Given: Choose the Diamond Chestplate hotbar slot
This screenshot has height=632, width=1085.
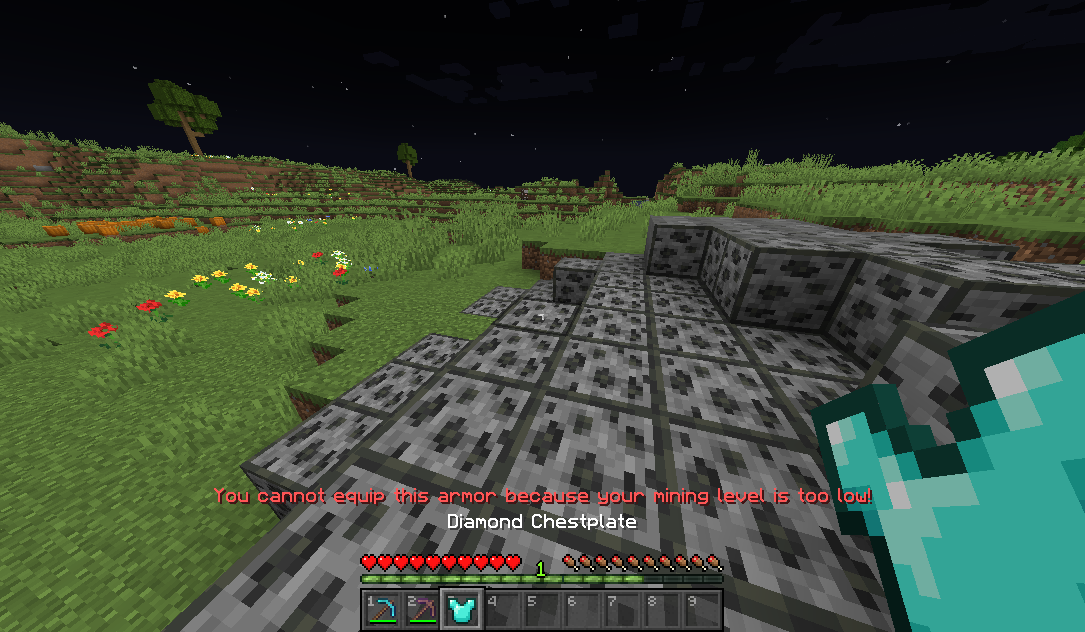Looking at the screenshot, I should [x=461, y=609].
